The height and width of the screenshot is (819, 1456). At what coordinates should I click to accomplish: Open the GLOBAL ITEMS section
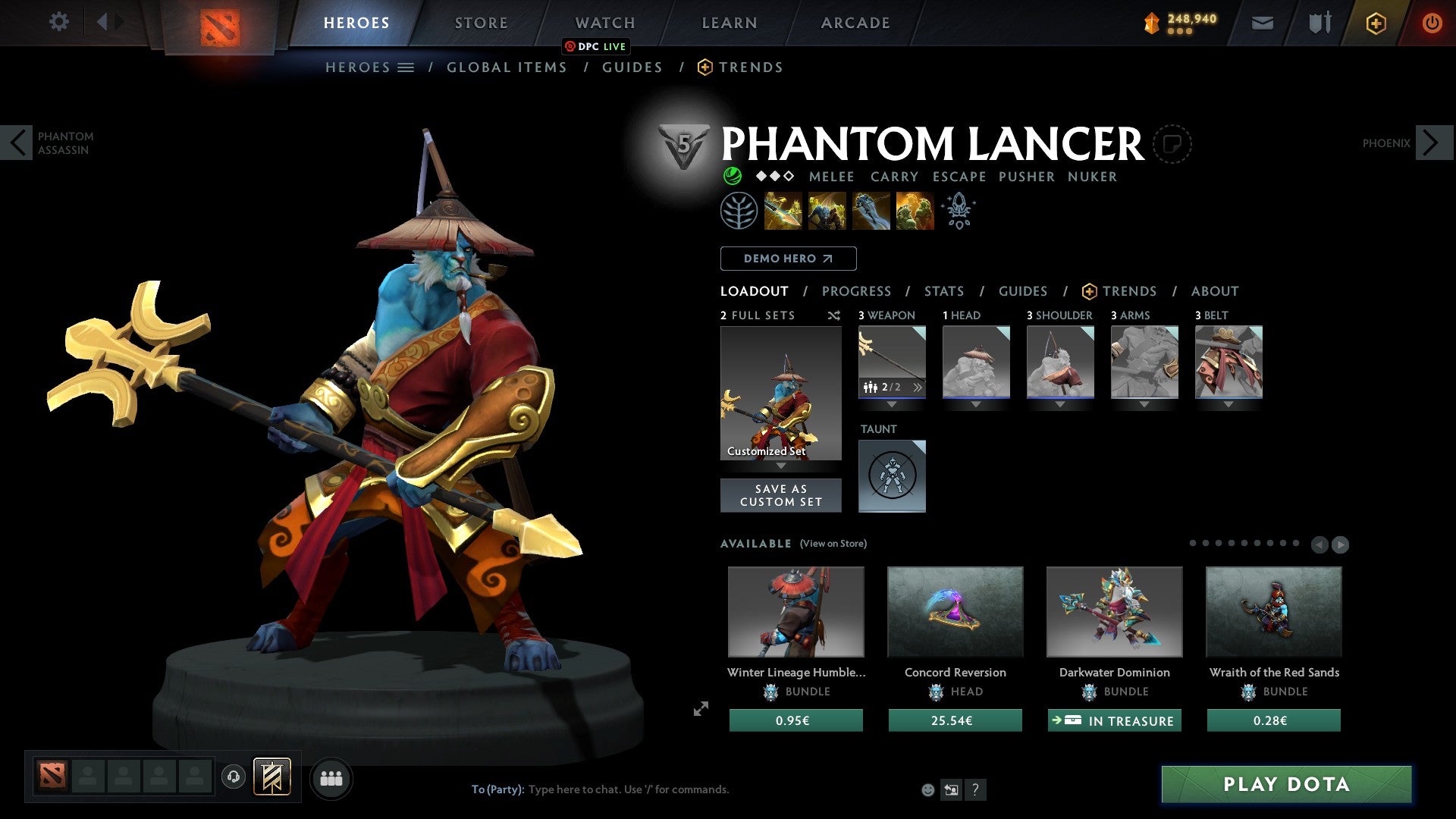[507, 67]
